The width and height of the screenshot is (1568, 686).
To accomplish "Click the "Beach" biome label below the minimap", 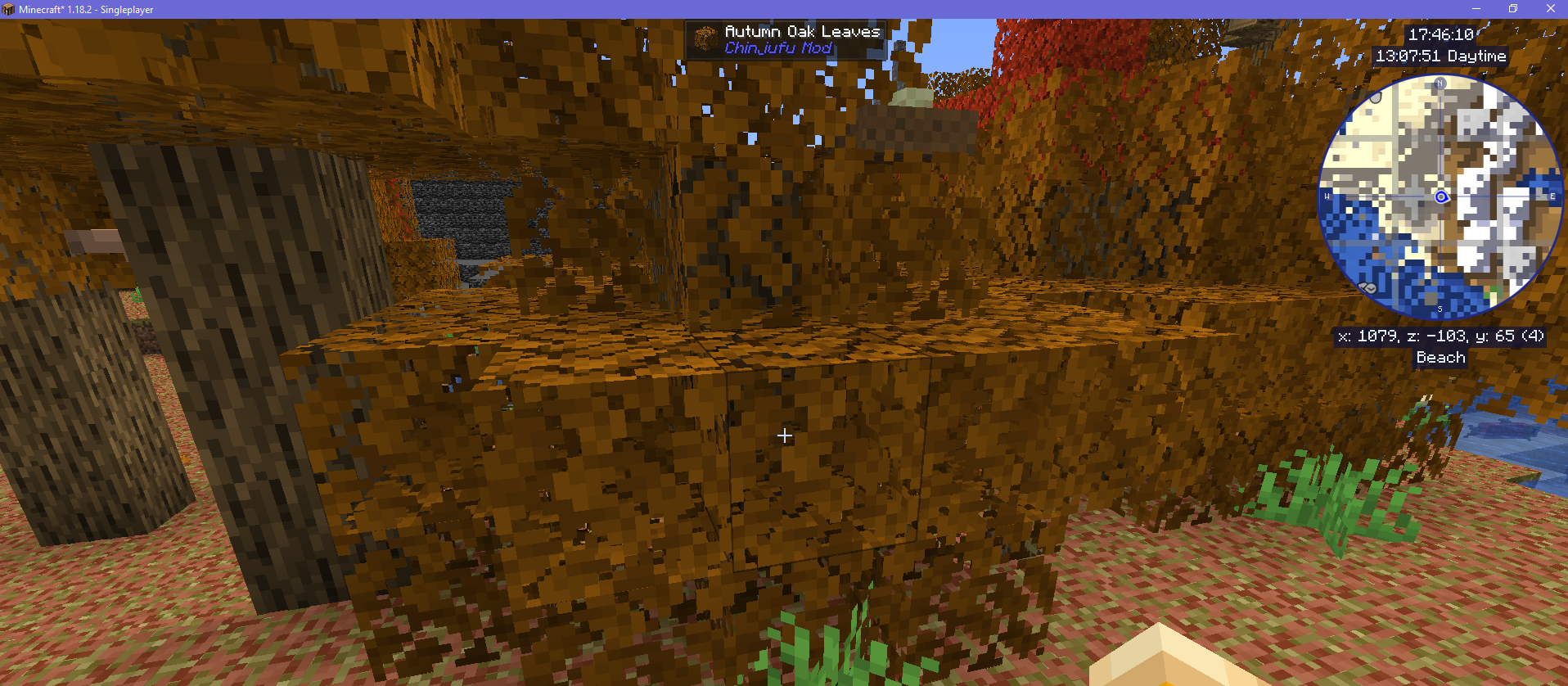I will click(x=1440, y=358).
